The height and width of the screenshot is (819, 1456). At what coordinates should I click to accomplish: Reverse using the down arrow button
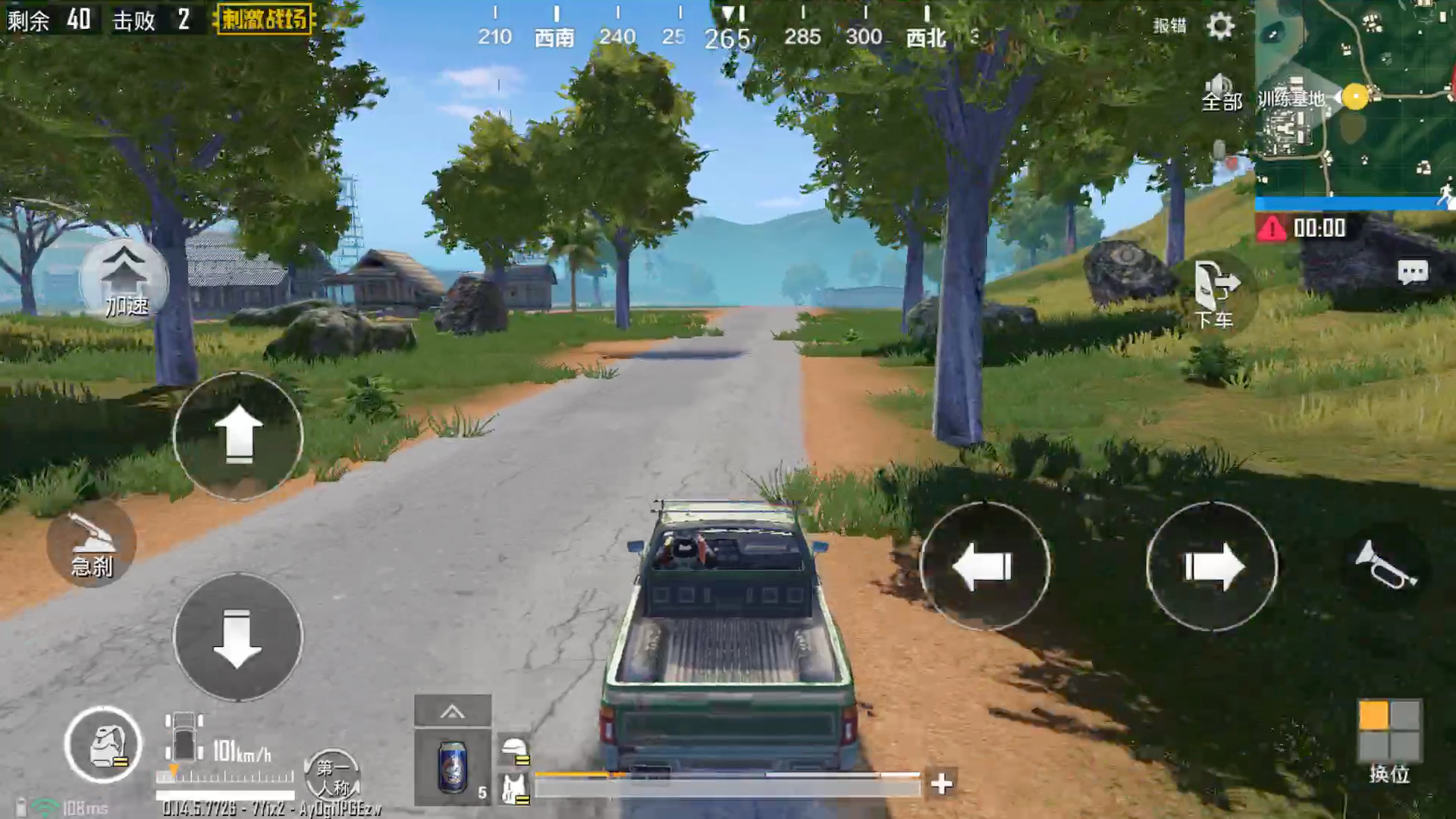coord(238,637)
